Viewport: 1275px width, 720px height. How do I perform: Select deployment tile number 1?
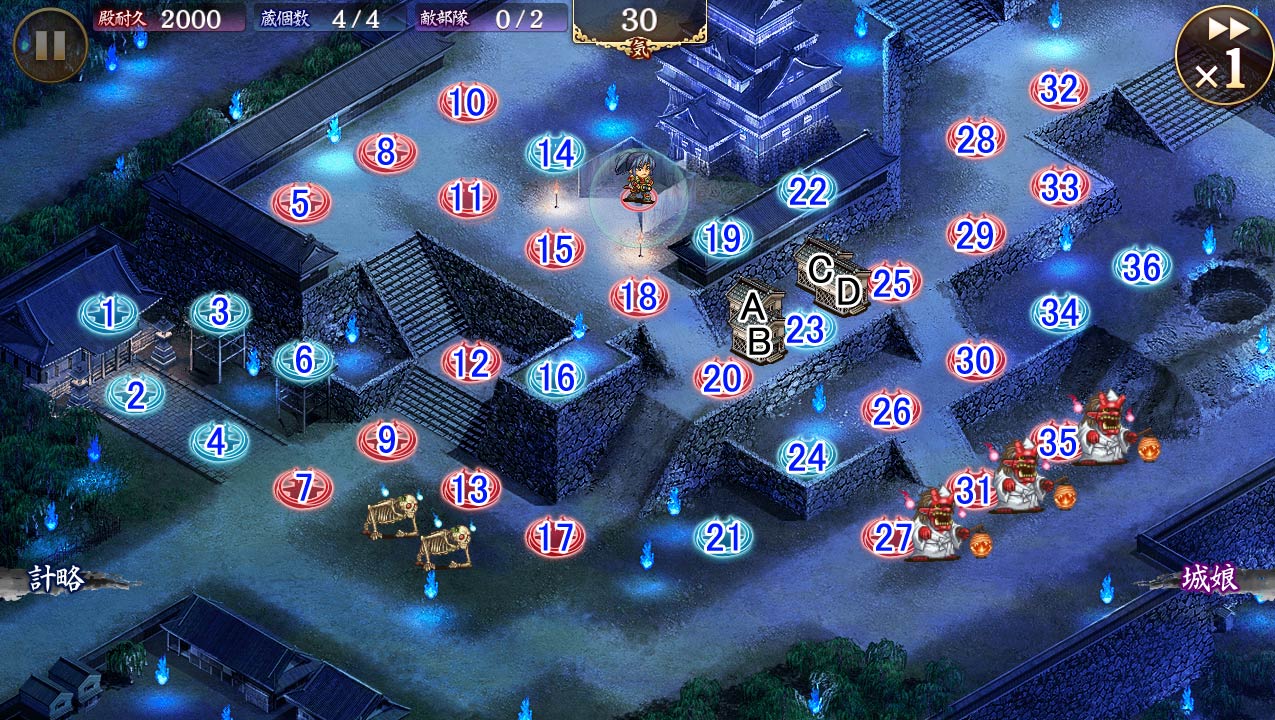click(x=108, y=314)
